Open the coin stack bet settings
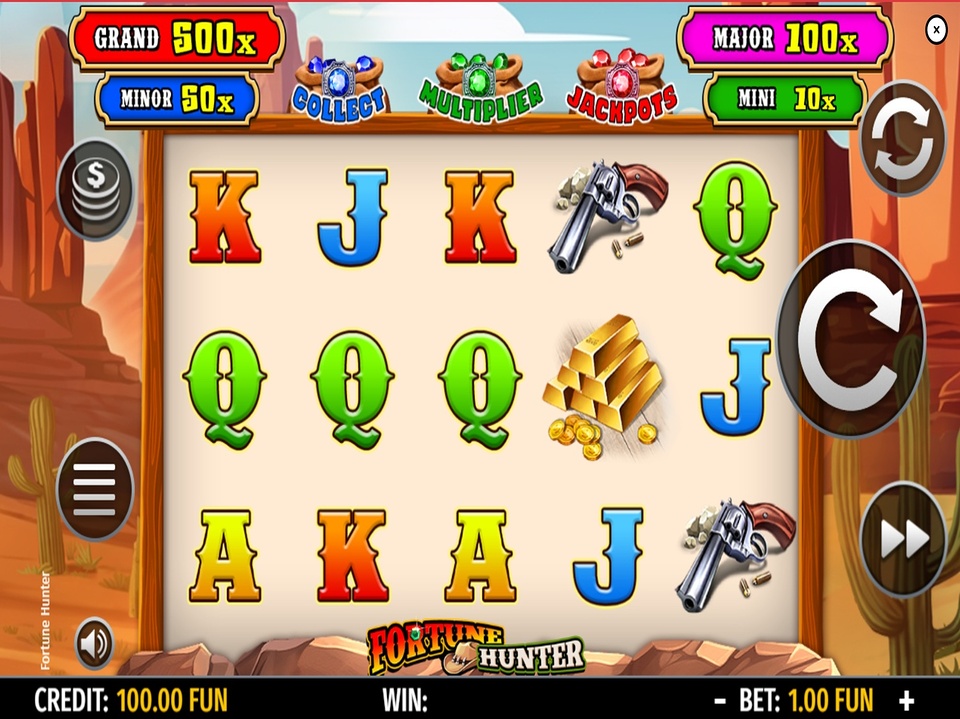The image size is (960, 719). tap(96, 188)
